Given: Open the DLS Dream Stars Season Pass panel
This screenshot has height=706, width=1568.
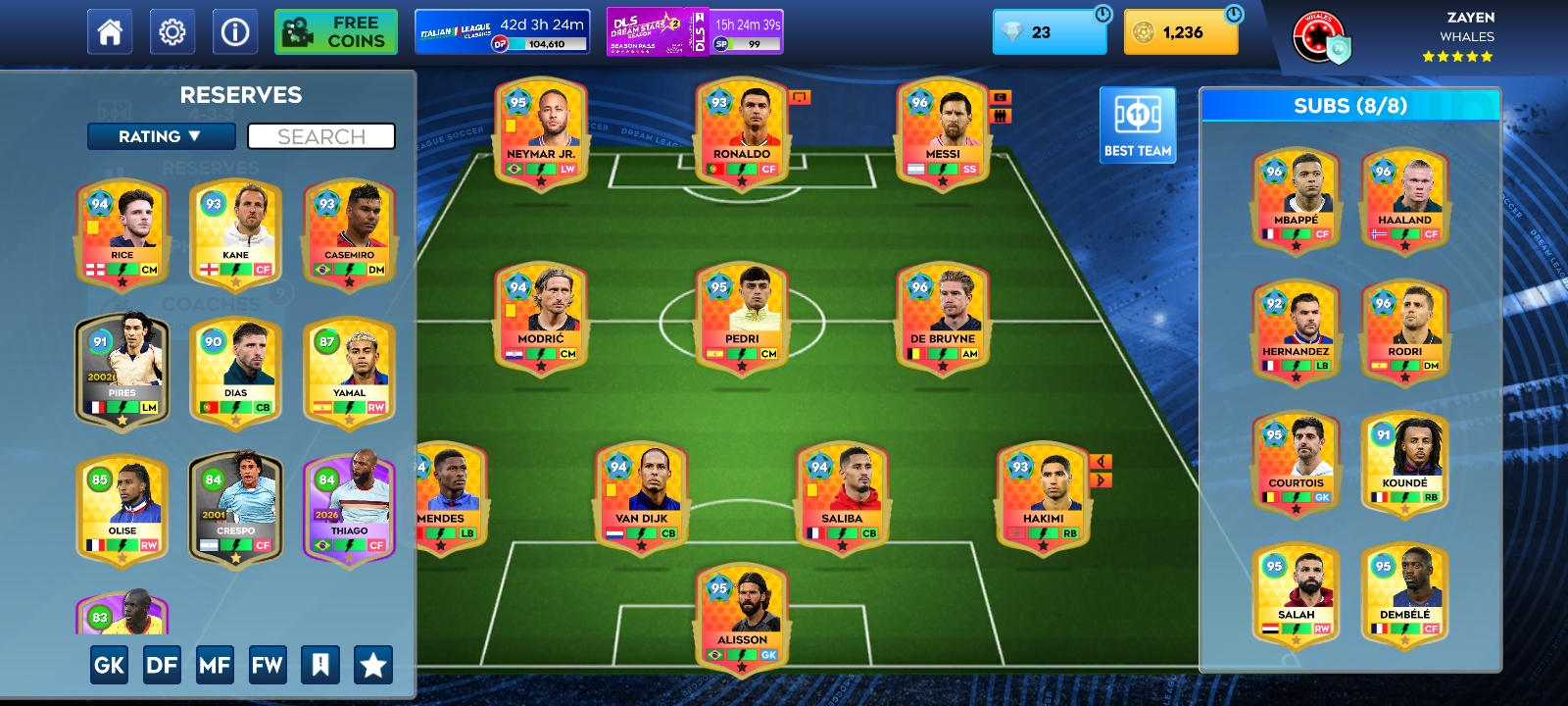Looking at the screenshot, I should point(696,31).
